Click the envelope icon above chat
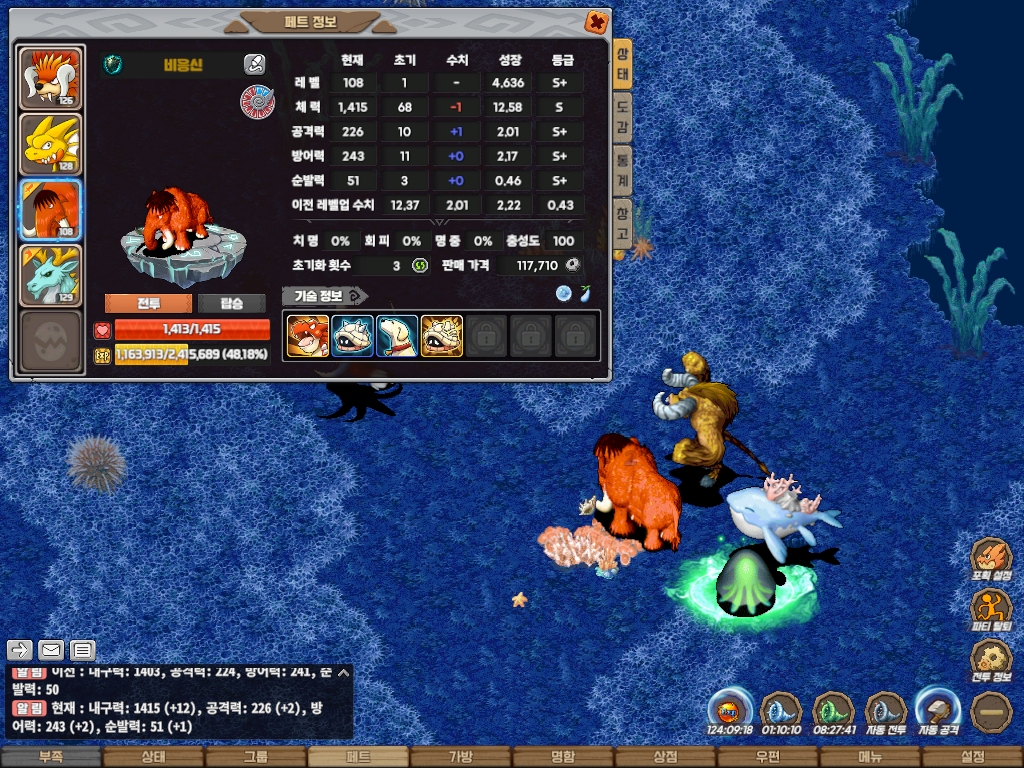Viewport: 1024px width, 768px height. tap(50, 651)
